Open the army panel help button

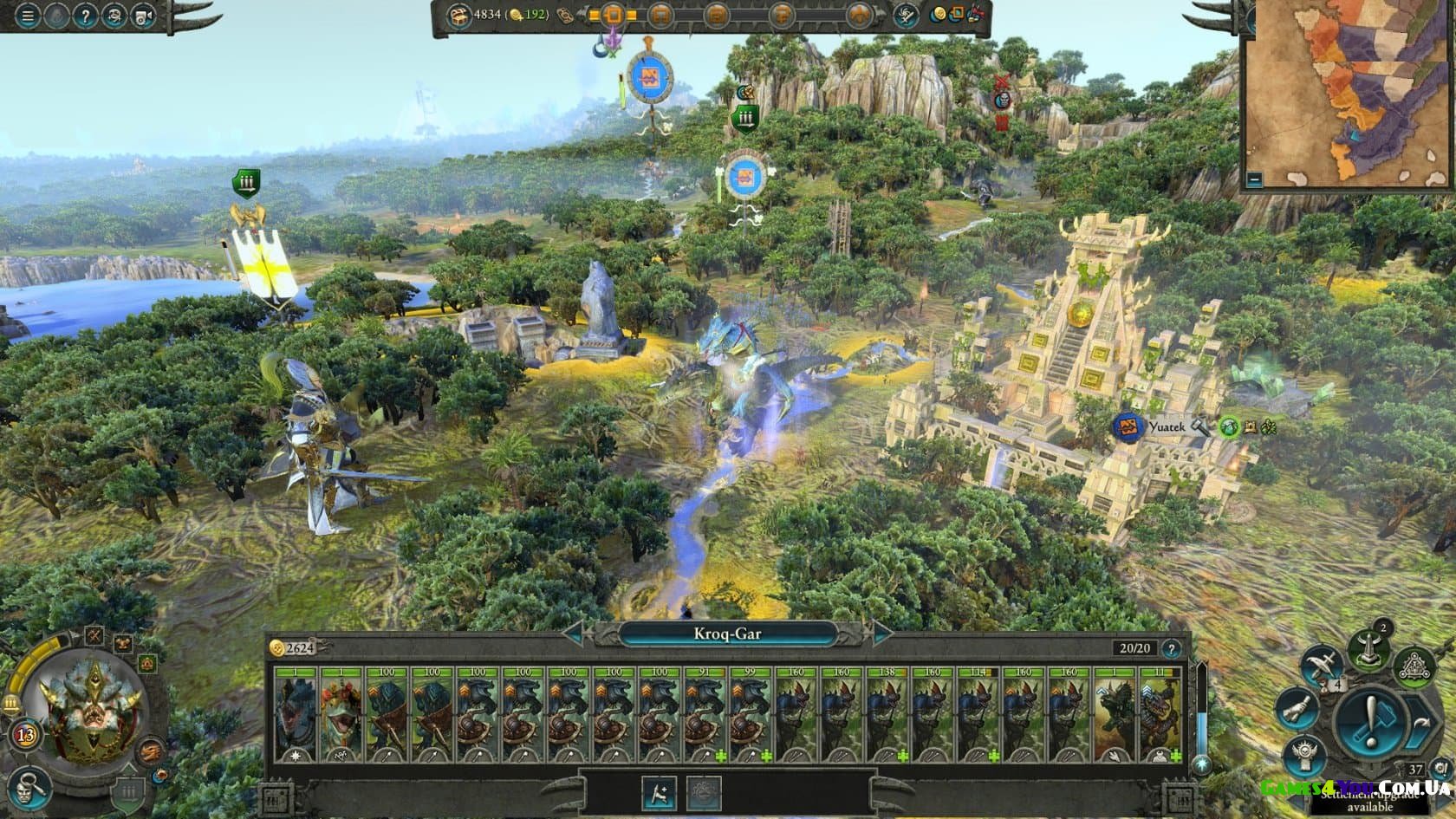(1171, 648)
